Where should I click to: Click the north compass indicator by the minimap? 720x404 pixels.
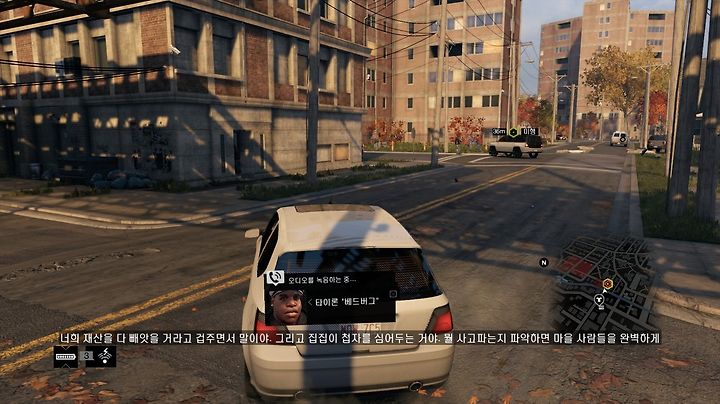click(x=544, y=262)
